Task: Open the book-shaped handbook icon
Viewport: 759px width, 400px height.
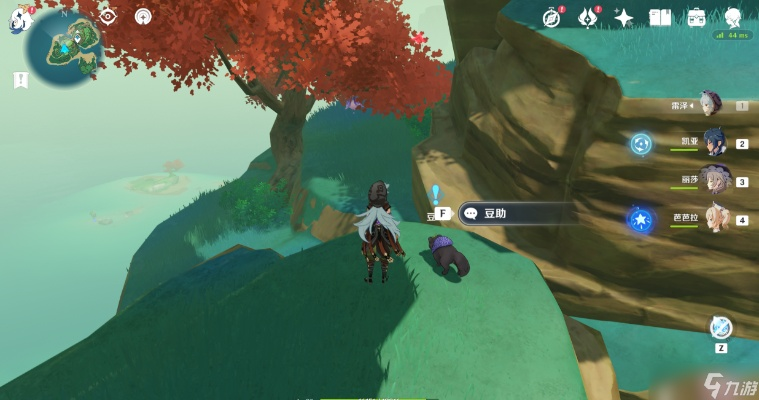Action: pos(660,17)
